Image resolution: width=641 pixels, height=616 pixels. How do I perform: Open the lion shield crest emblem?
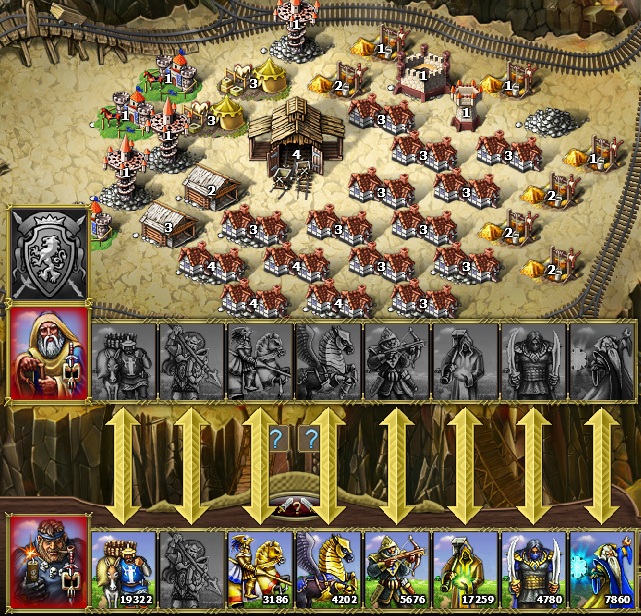coord(48,252)
